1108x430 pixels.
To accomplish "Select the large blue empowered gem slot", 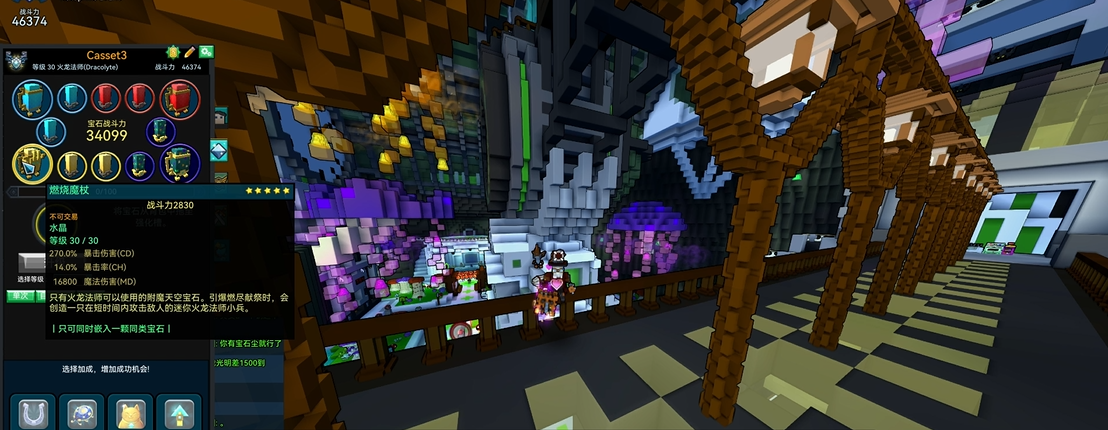I will pyautogui.click(x=33, y=100).
